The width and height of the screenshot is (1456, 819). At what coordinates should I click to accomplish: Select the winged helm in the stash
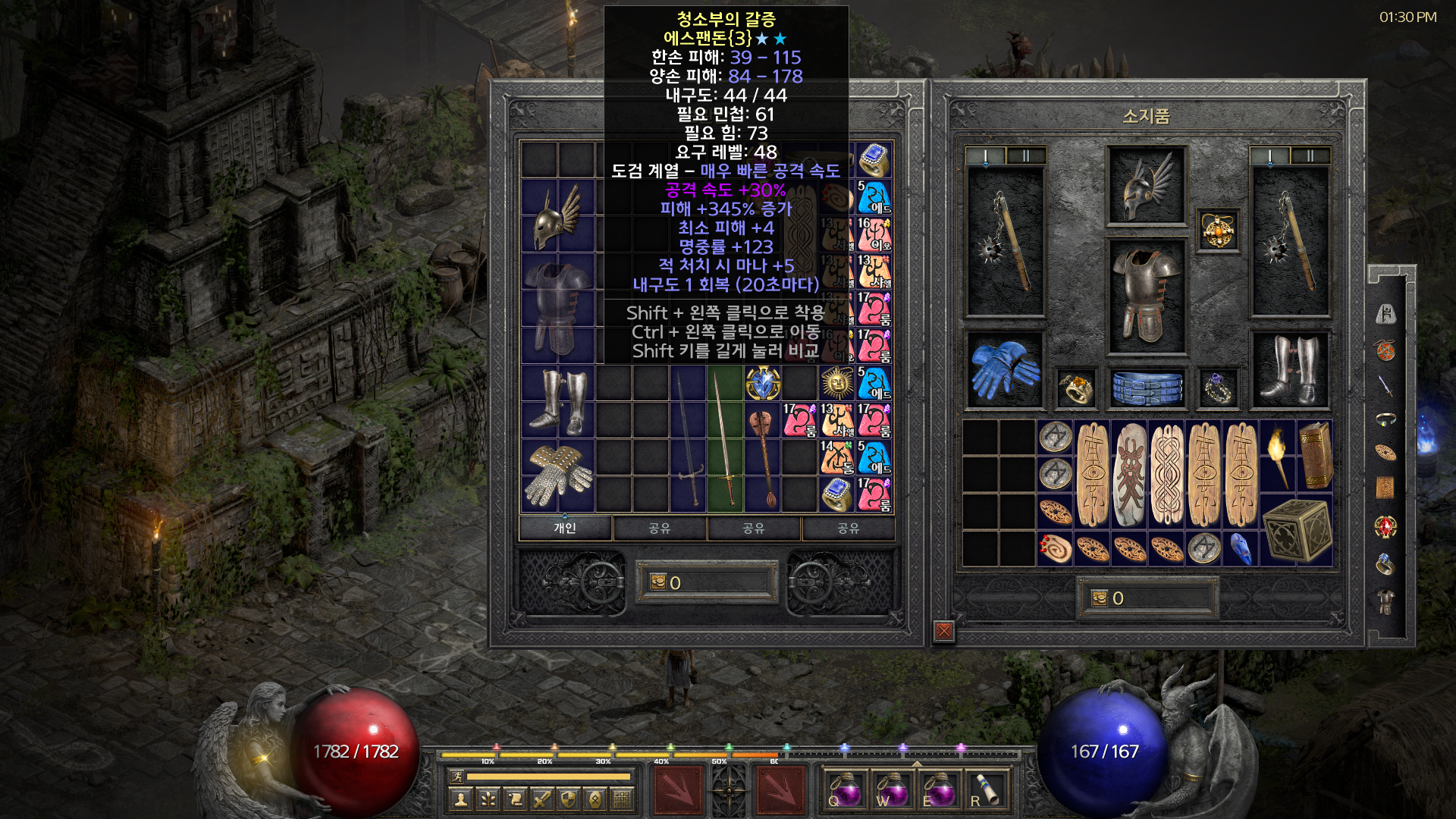557,216
